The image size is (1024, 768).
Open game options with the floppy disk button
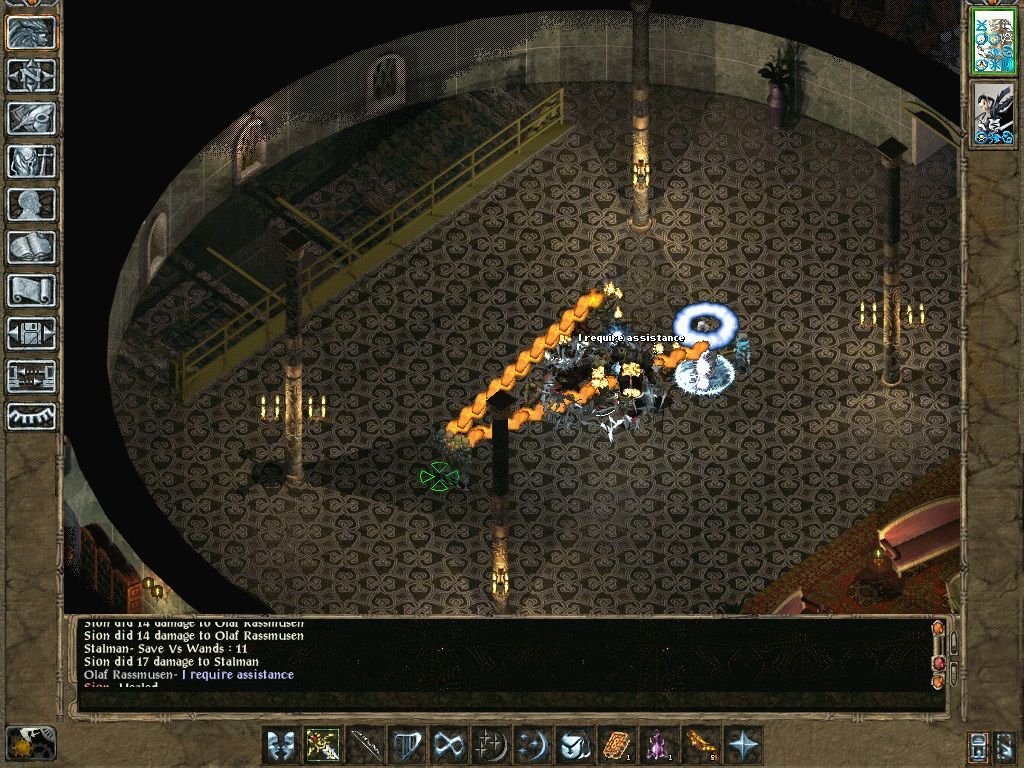(x=32, y=333)
